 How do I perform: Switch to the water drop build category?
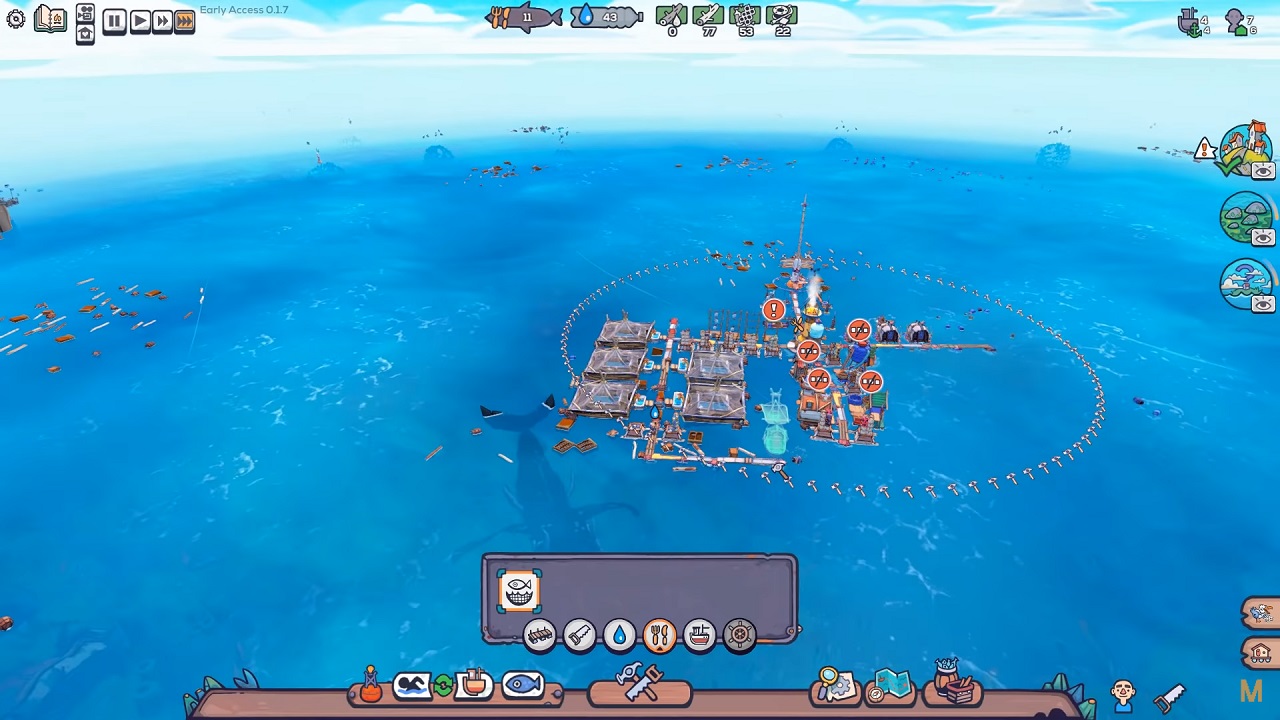[x=619, y=635]
